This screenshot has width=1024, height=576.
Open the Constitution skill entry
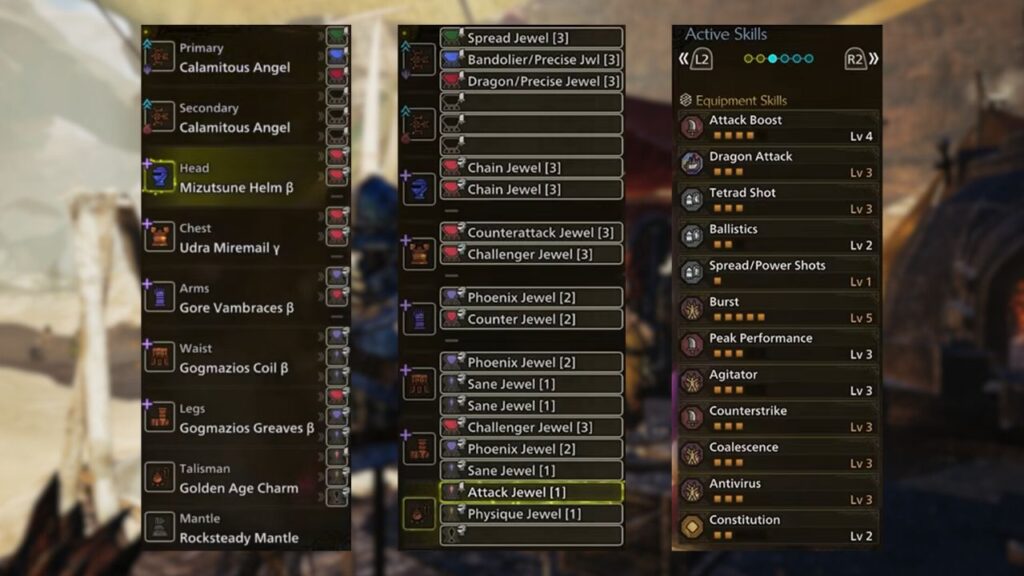click(778, 527)
